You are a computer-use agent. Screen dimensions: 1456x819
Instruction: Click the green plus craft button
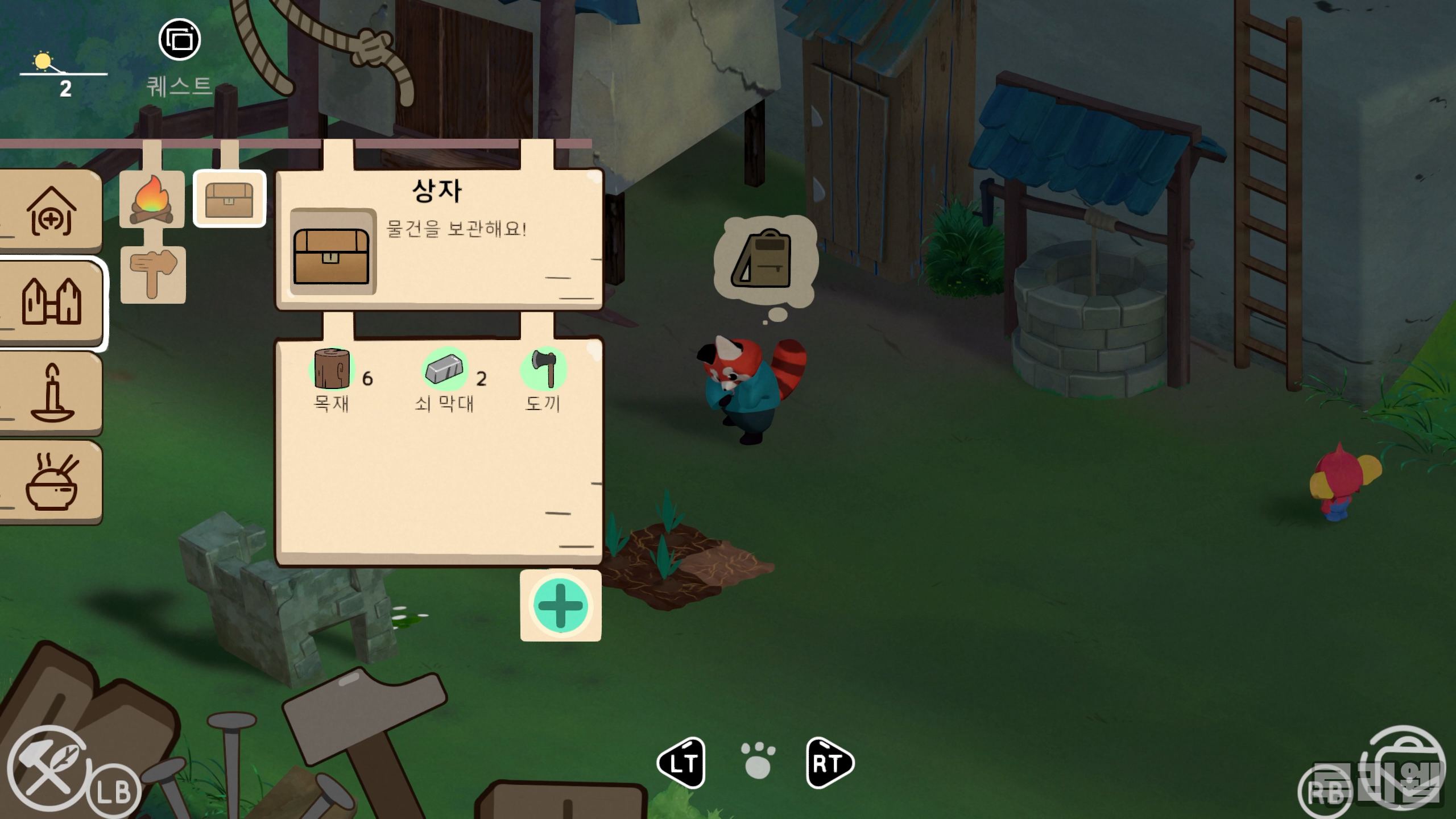[560, 606]
